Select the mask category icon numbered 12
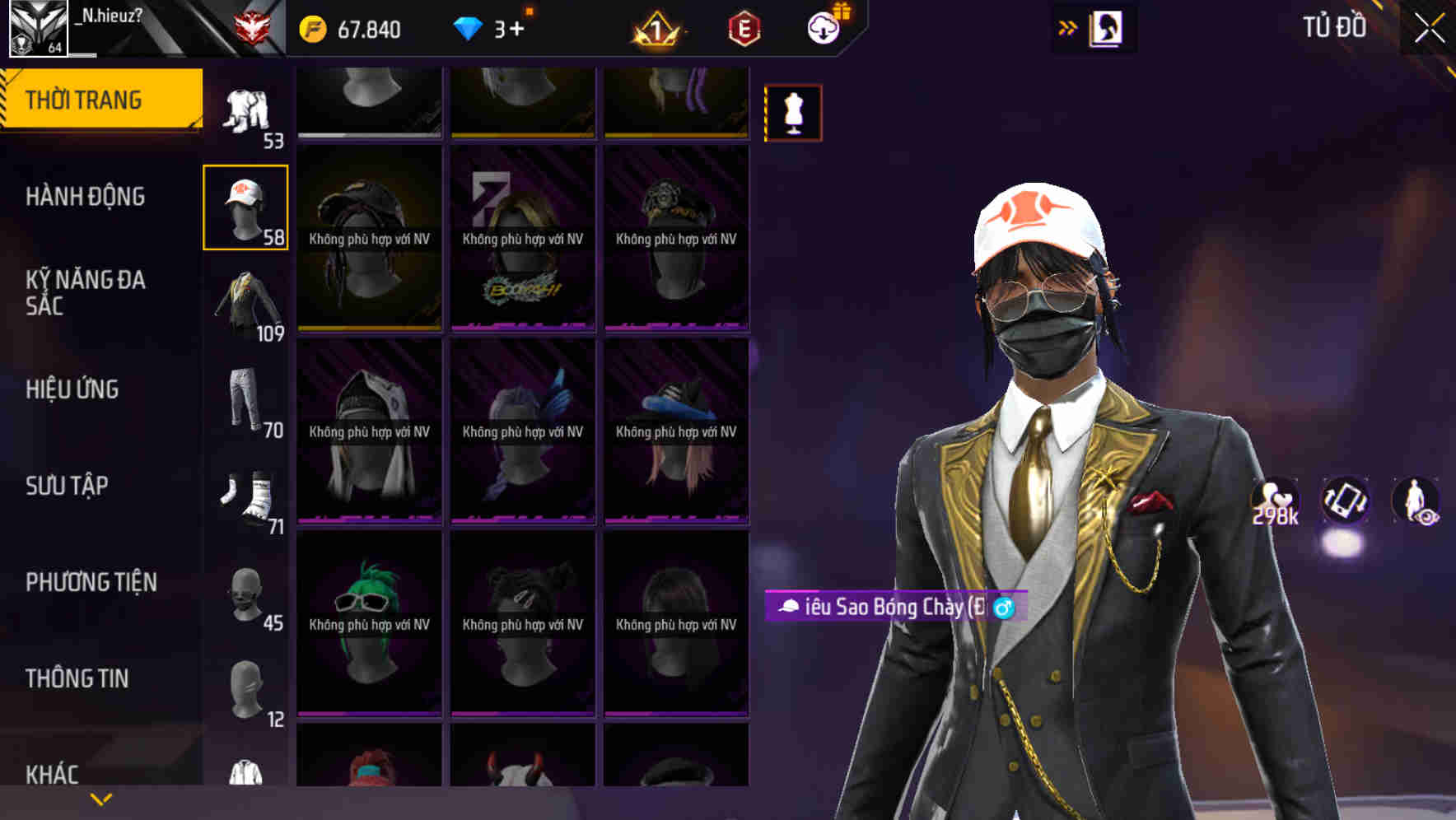 point(245,683)
